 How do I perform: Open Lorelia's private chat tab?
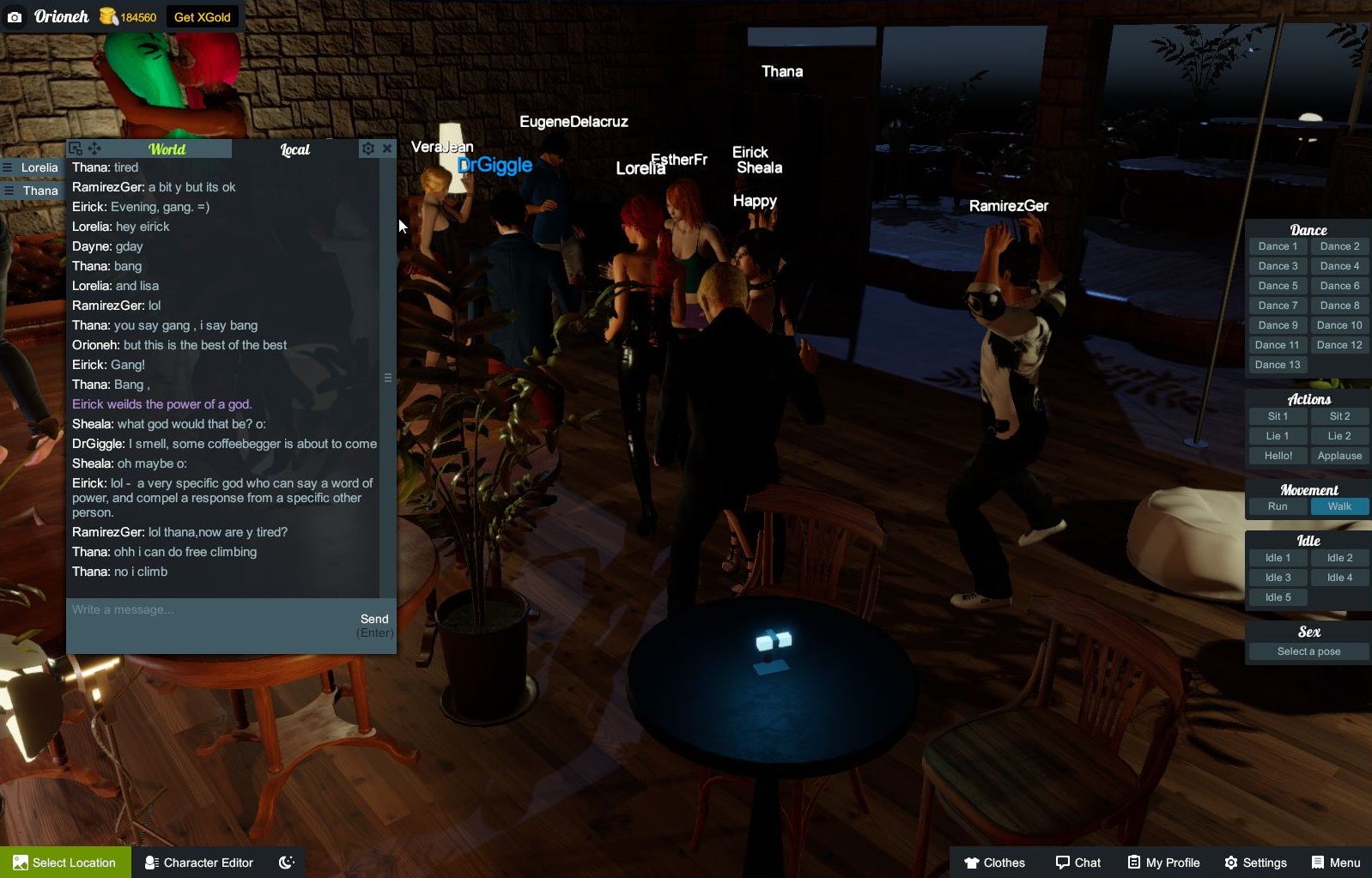tap(39, 167)
